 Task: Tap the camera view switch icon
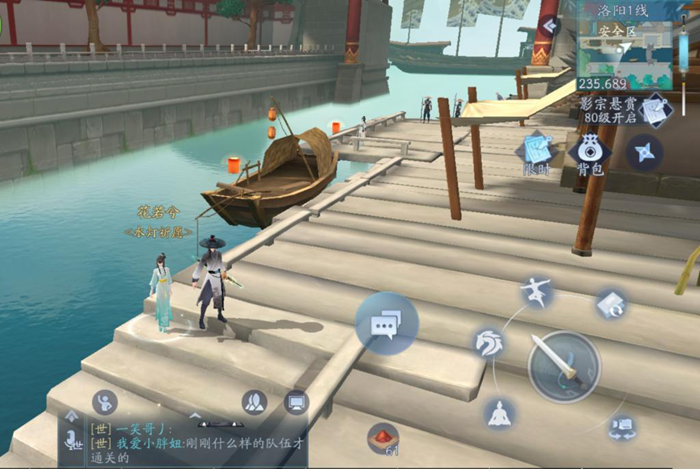(622, 428)
